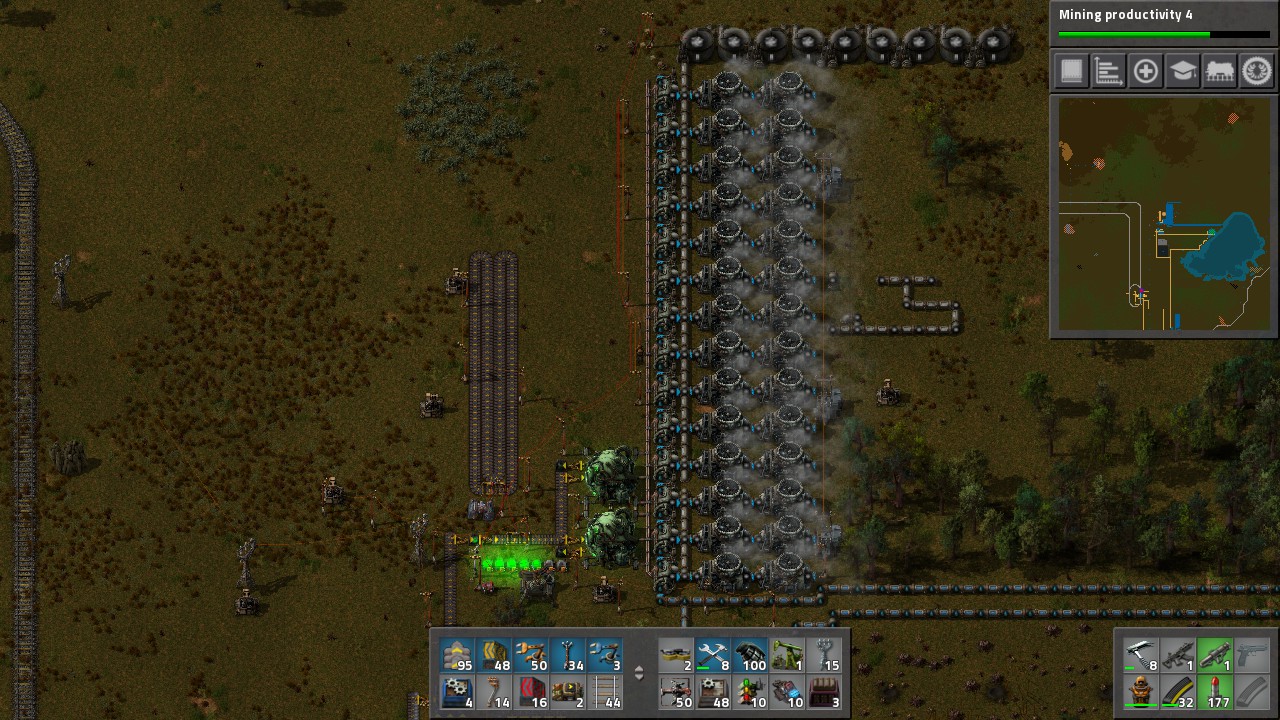Select the pumpjack from the quickbar

(x=786, y=658)
